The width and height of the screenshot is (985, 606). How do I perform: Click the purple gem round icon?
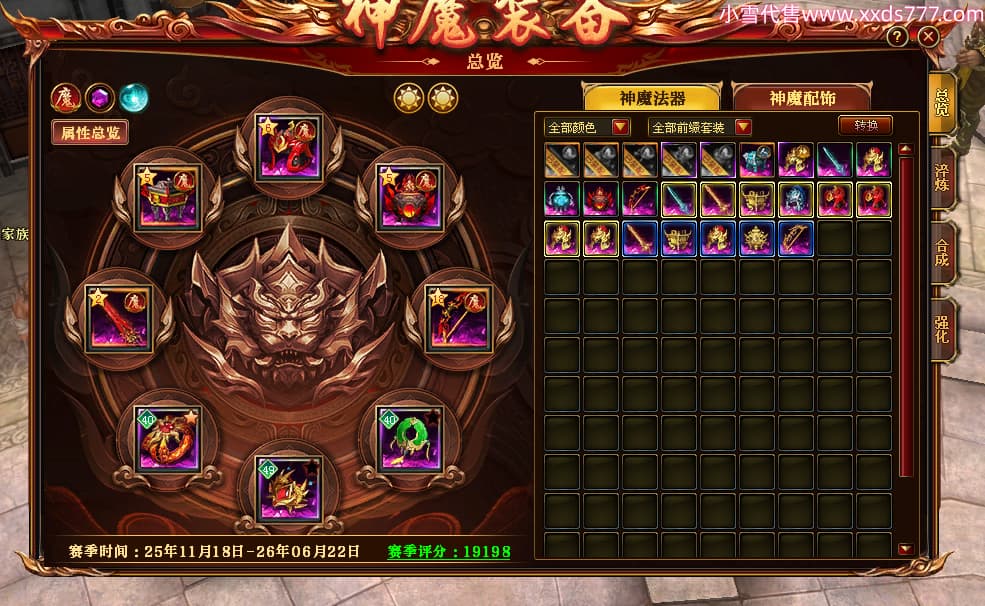click(99, 97)
